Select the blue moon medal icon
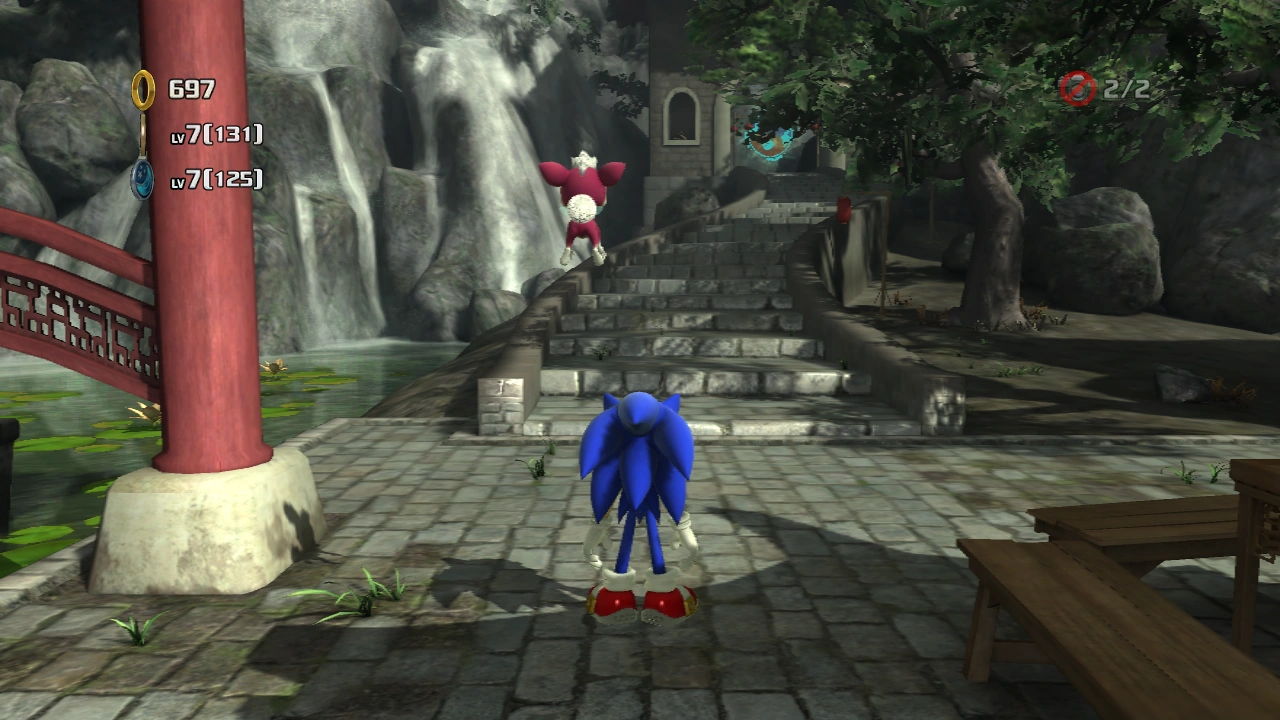Viewport: 1280px width, 720px height. 144,180
